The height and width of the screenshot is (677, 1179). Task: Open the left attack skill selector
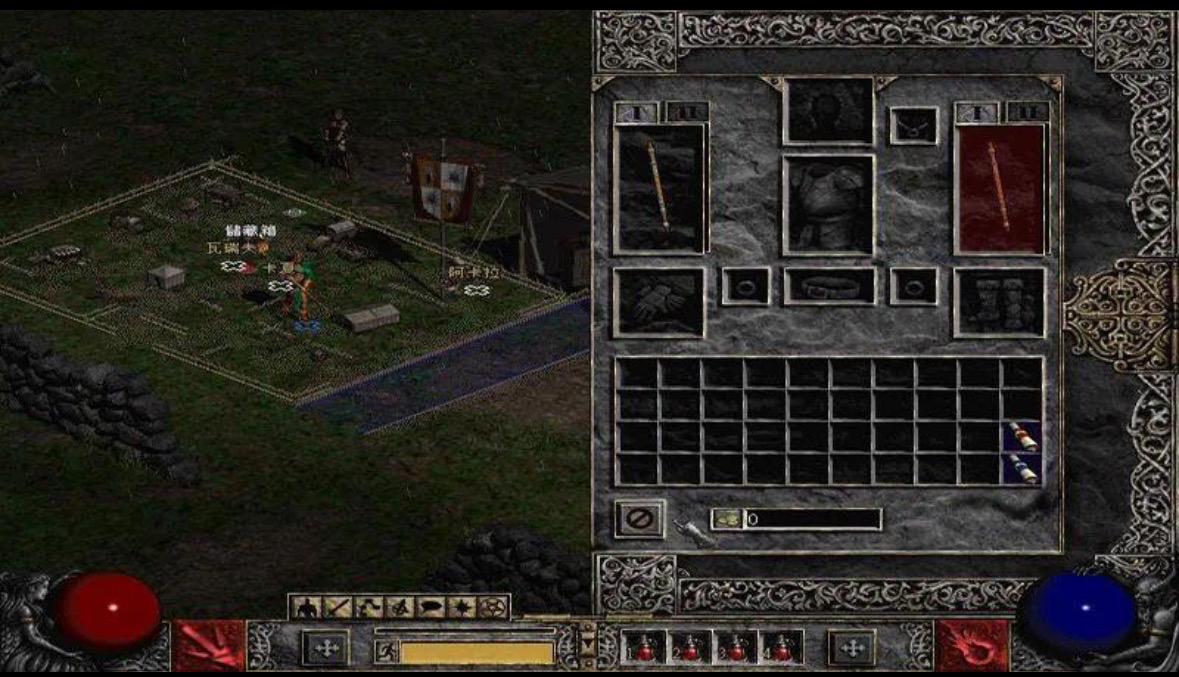[209, 646]
